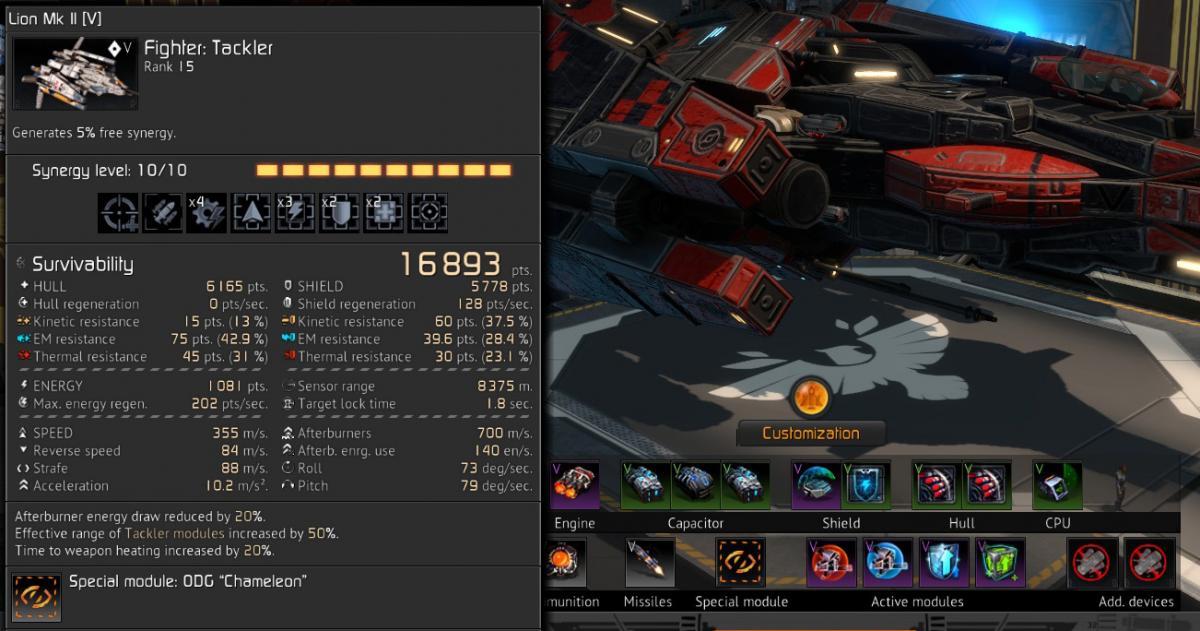Viewport: 1200px width, 631px height.
Task: Click the rockets synergy bonus icon
Action: coord(162,213)
